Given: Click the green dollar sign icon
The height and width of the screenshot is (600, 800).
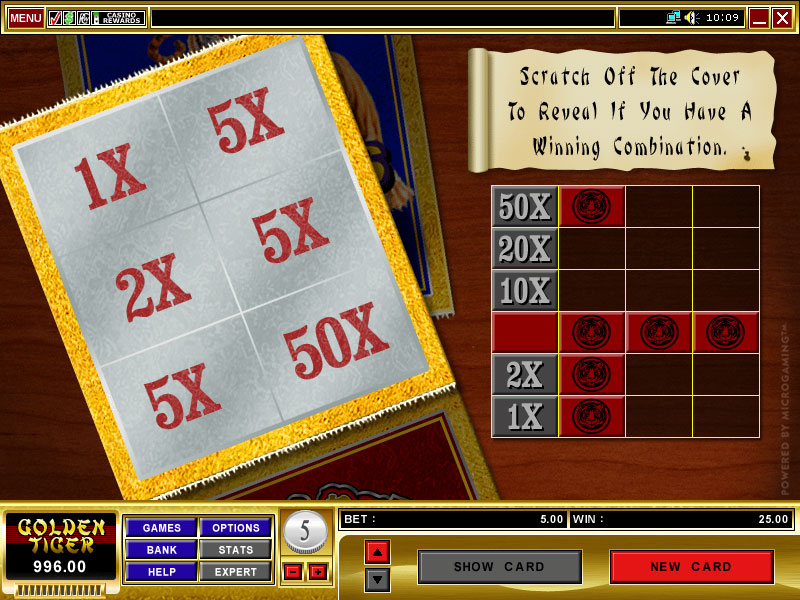Looking at the screenshot, I should pos(69,18).
